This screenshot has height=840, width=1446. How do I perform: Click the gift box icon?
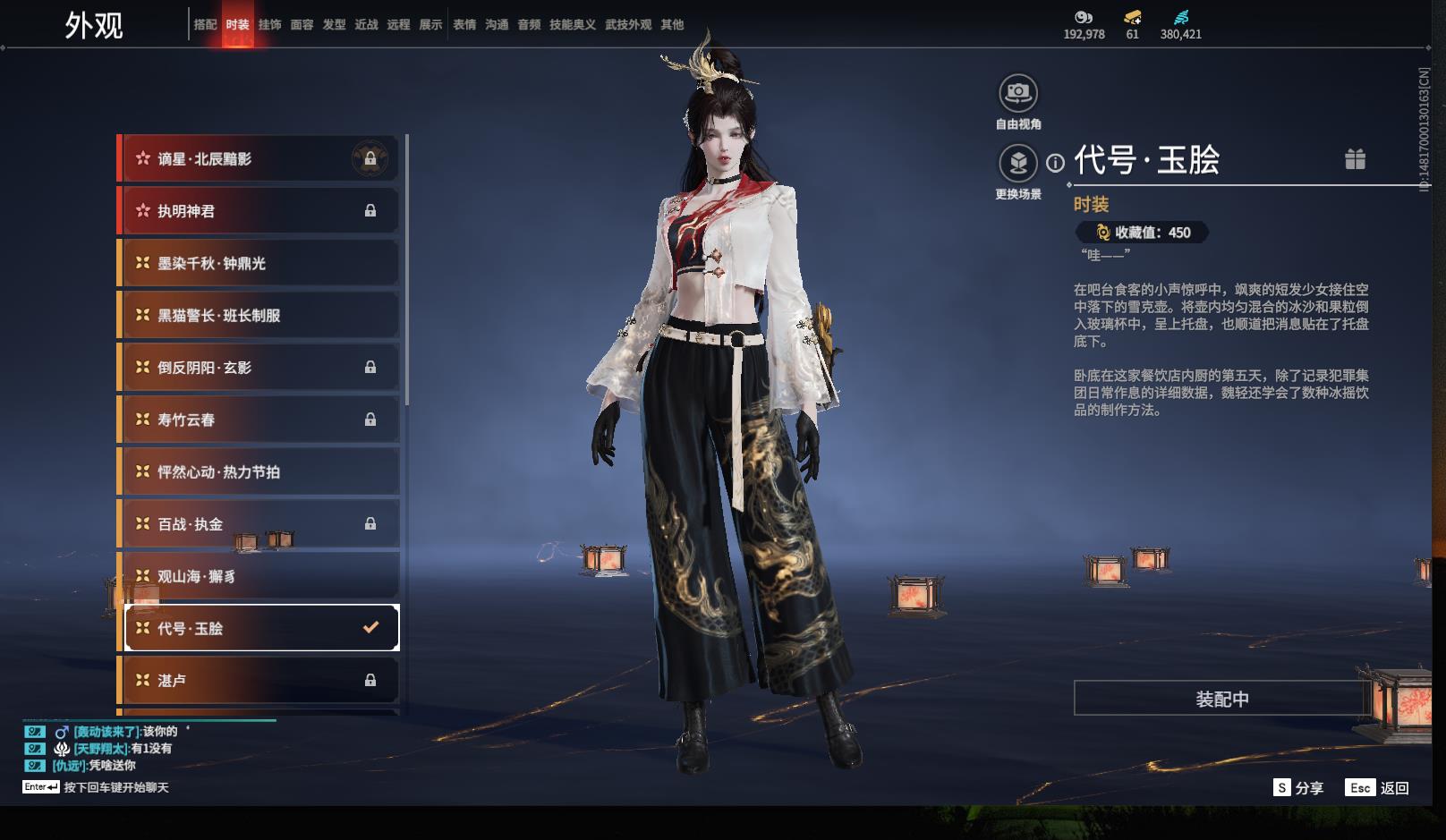1355,159
